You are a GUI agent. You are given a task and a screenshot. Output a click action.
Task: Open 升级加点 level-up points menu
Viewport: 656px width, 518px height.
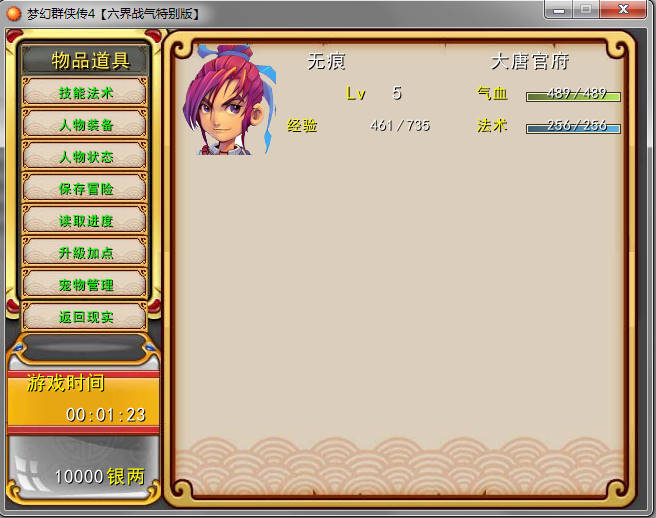pos(85,253)
